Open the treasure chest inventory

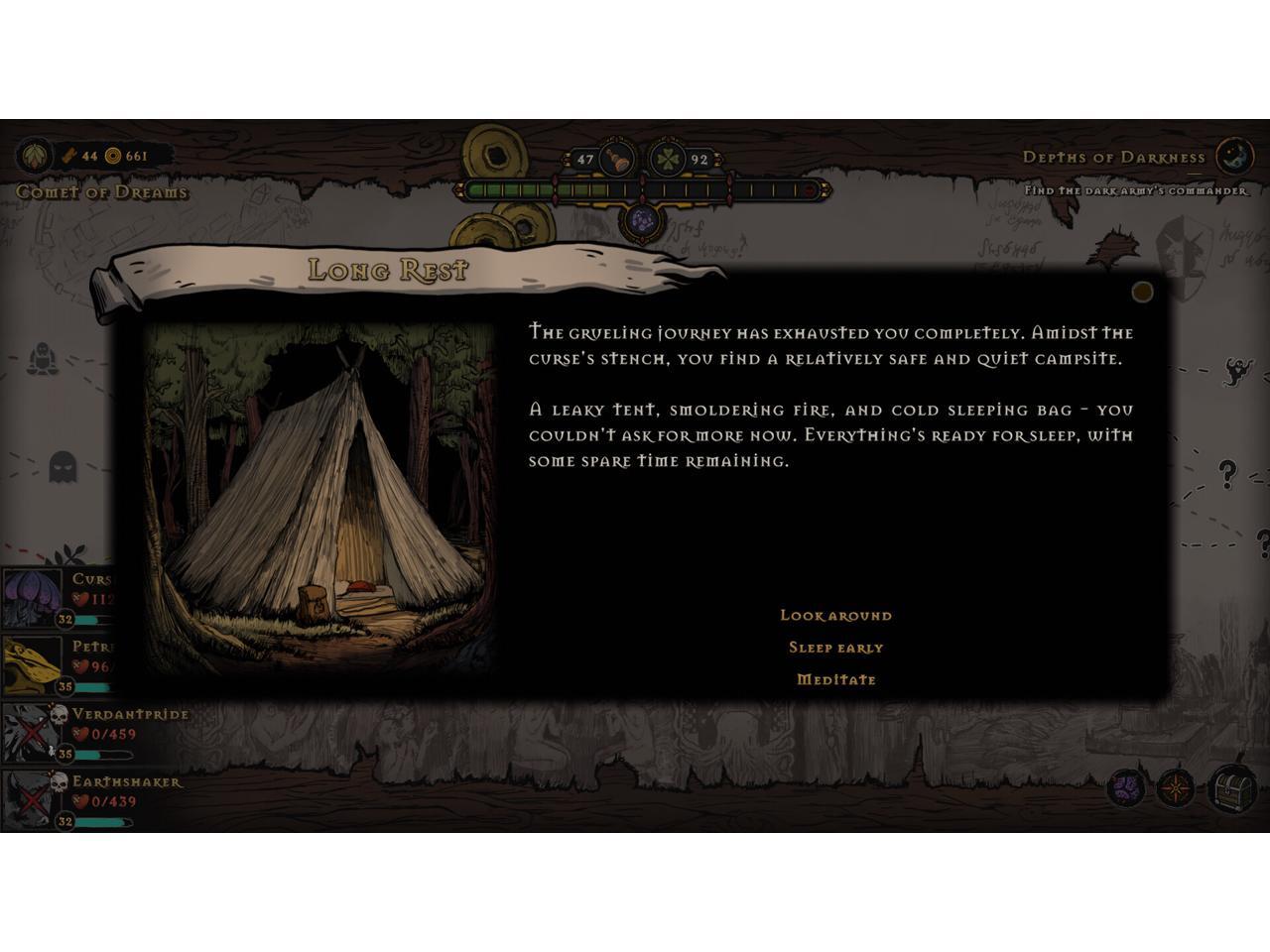coord(1232,788)
